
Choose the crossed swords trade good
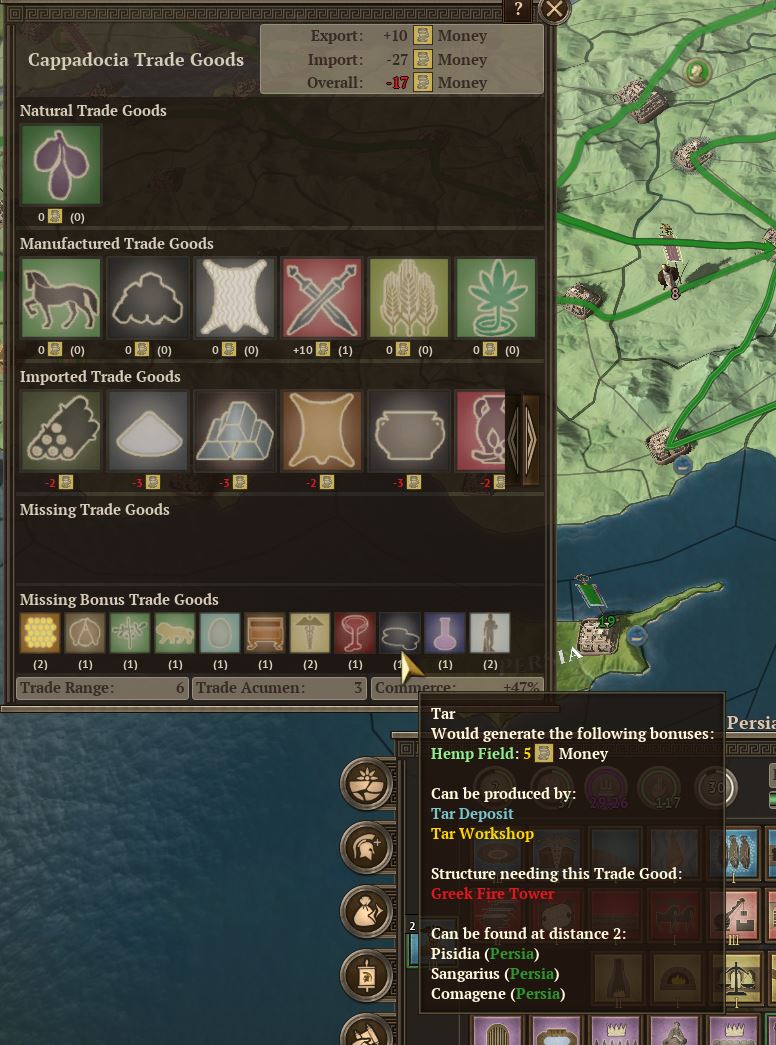click(322, 298)
